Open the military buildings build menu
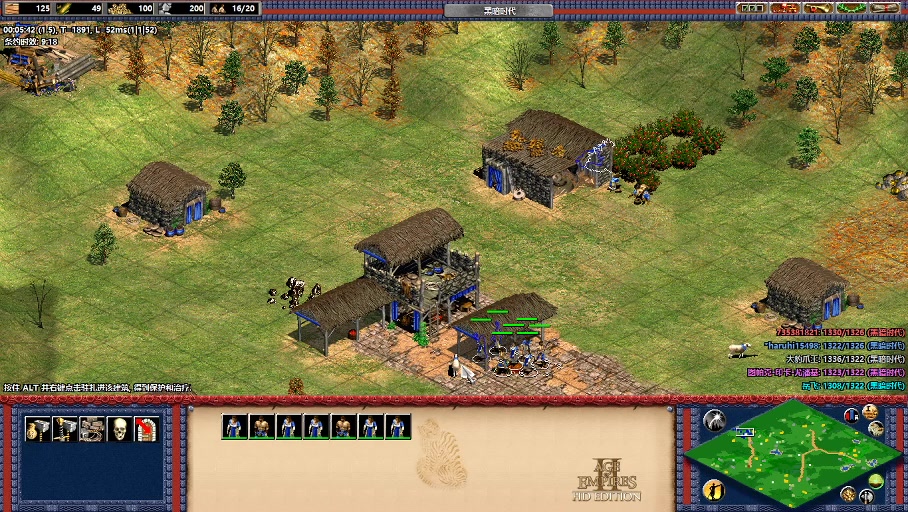908x512 pixels. click(65, 429)
